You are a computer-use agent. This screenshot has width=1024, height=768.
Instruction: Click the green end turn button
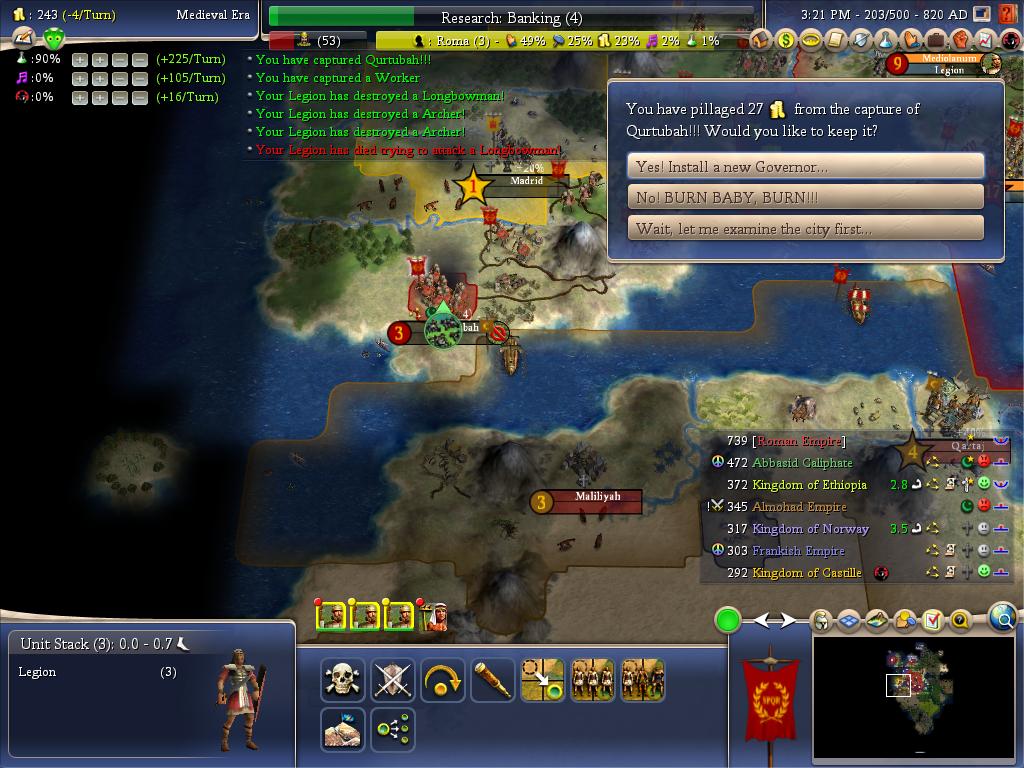pyautogui.click(x=727, y=620)
